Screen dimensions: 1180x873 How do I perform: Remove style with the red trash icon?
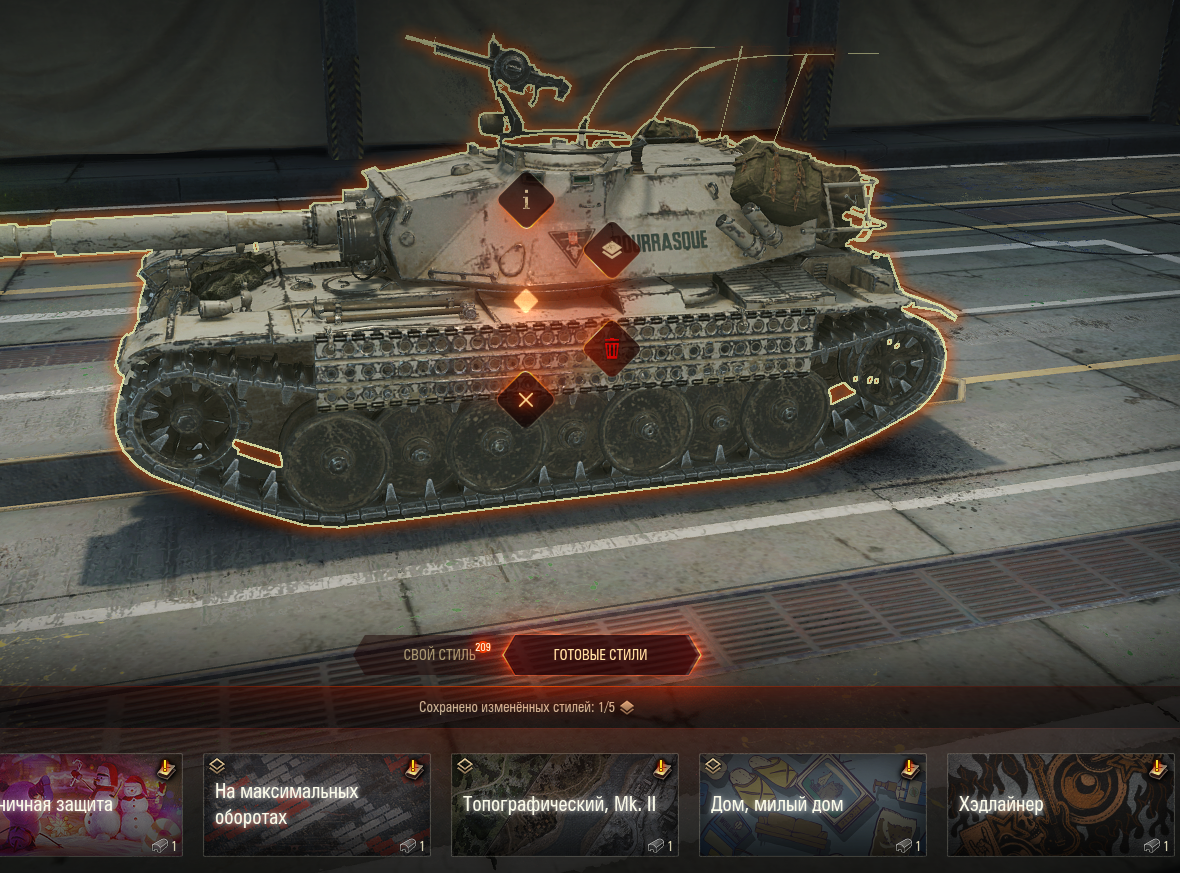click(x=611, y=350)
